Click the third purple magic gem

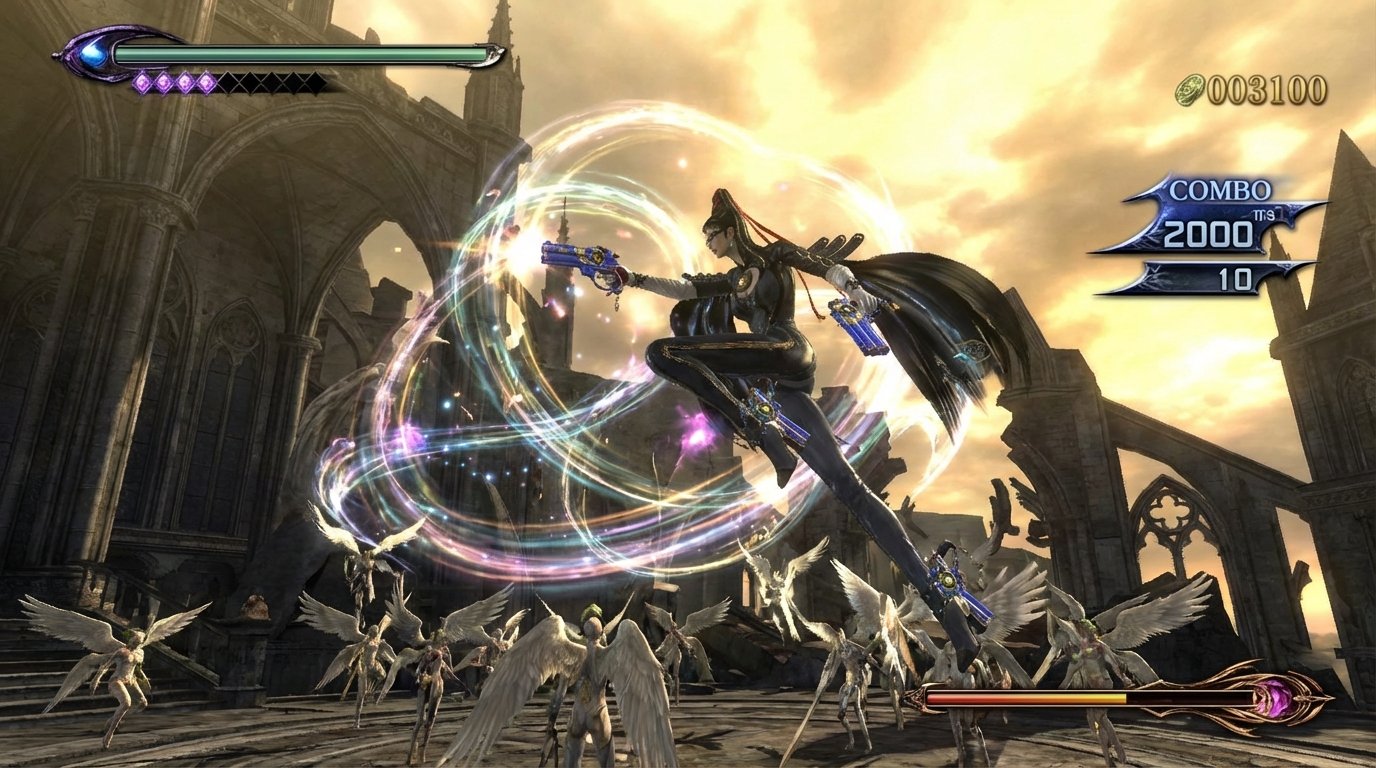185,81
